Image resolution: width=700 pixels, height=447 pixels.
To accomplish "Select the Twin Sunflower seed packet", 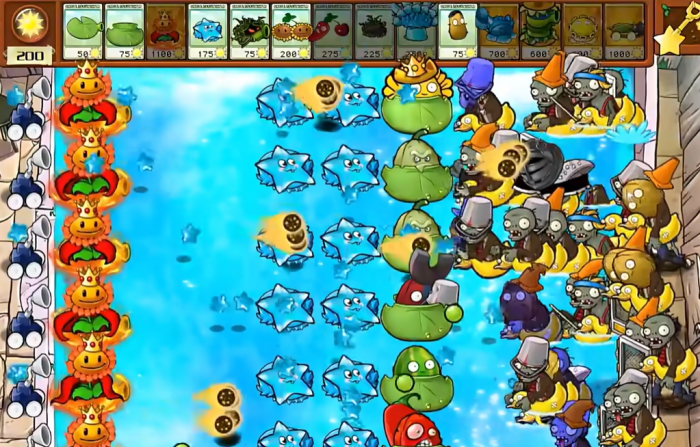I will click(x=290, y=30).
